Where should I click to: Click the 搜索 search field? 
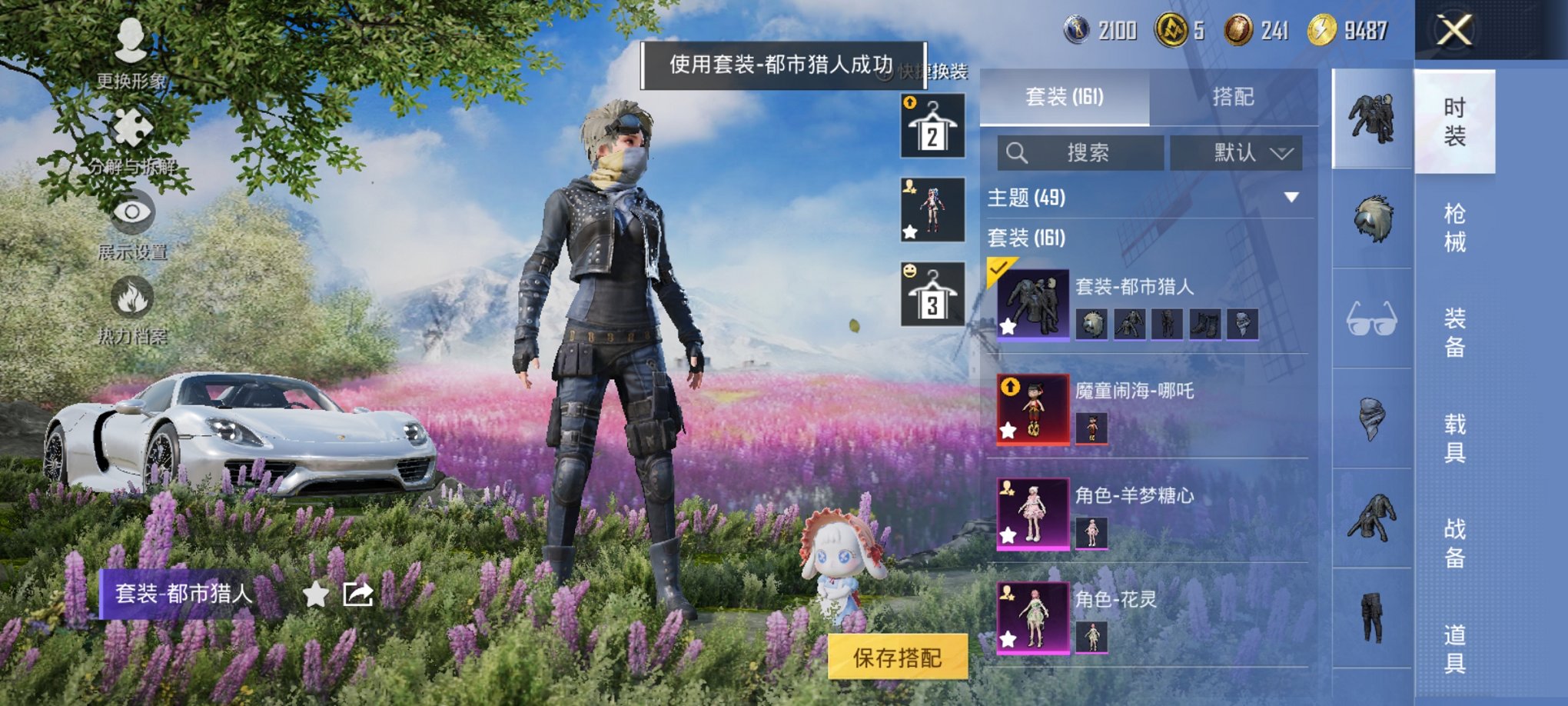(1084, 152)
